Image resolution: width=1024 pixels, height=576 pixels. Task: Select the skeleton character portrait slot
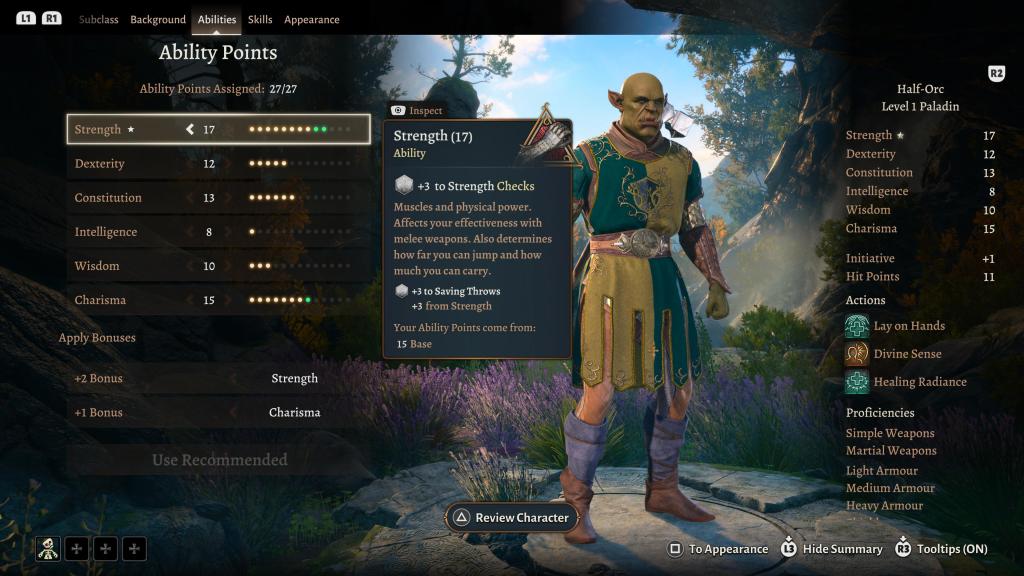48,548
